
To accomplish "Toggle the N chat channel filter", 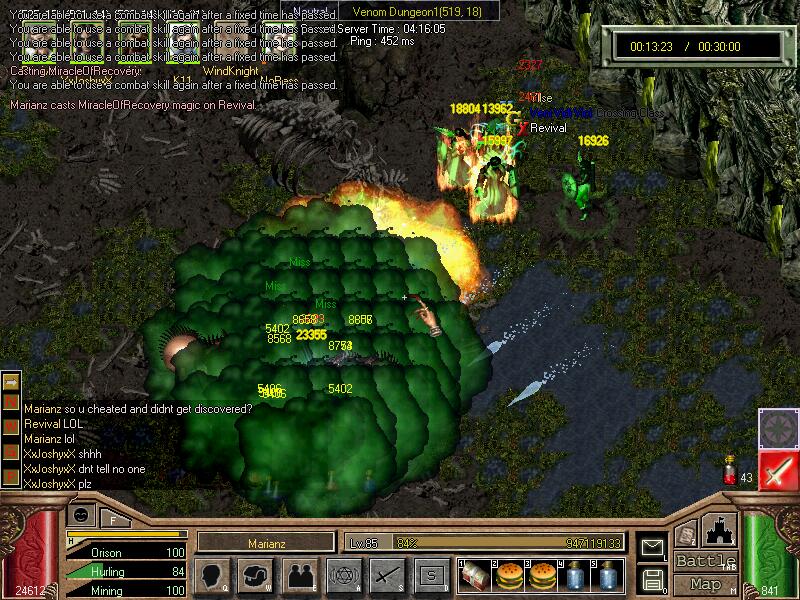I will 11,402.
